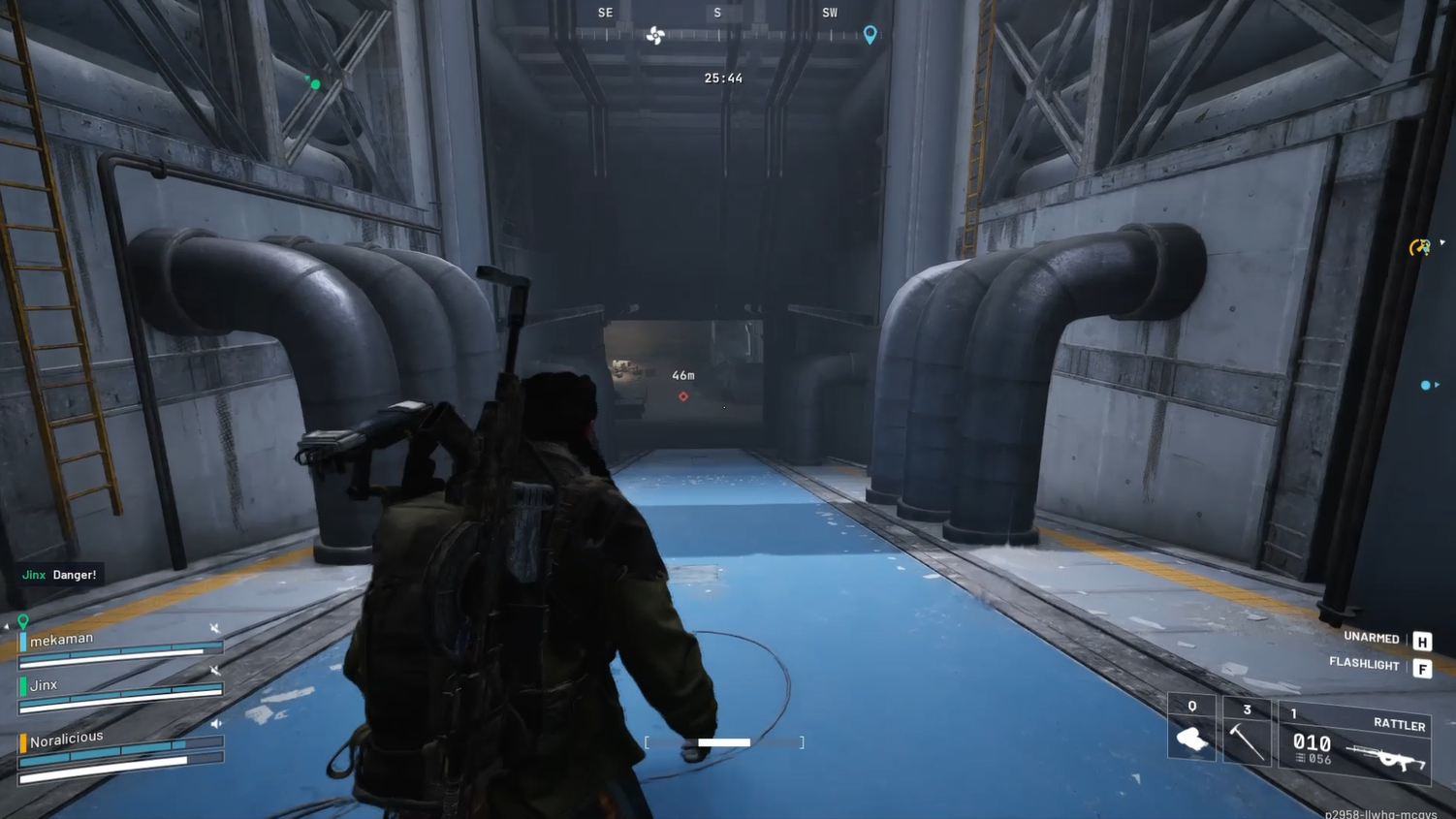Click the fan icon on the compass
Viewport: 1456px width, 819px height.
pyautogui.click(x=655, y=35)
